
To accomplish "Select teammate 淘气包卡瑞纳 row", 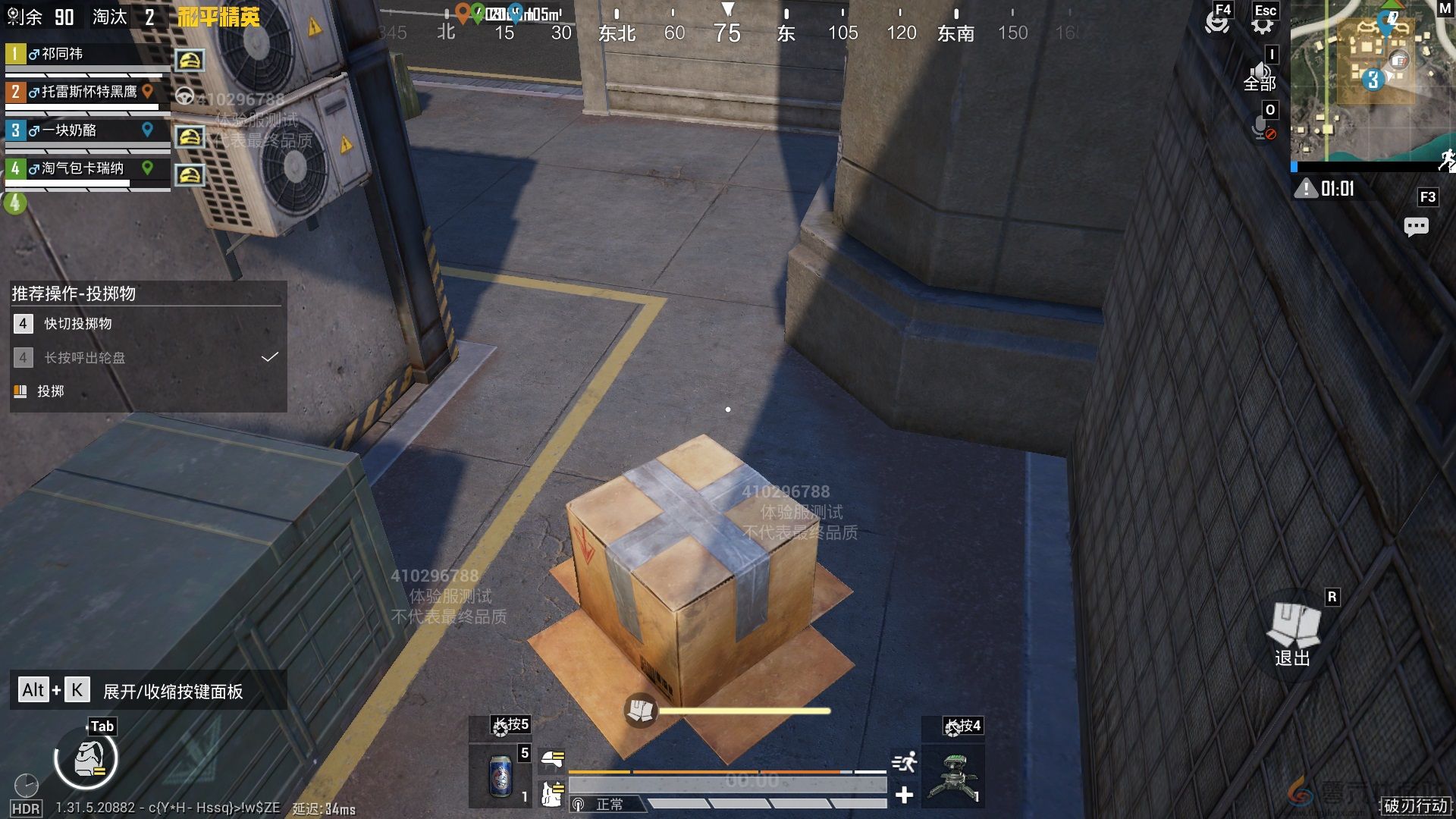I will [82, 168].
